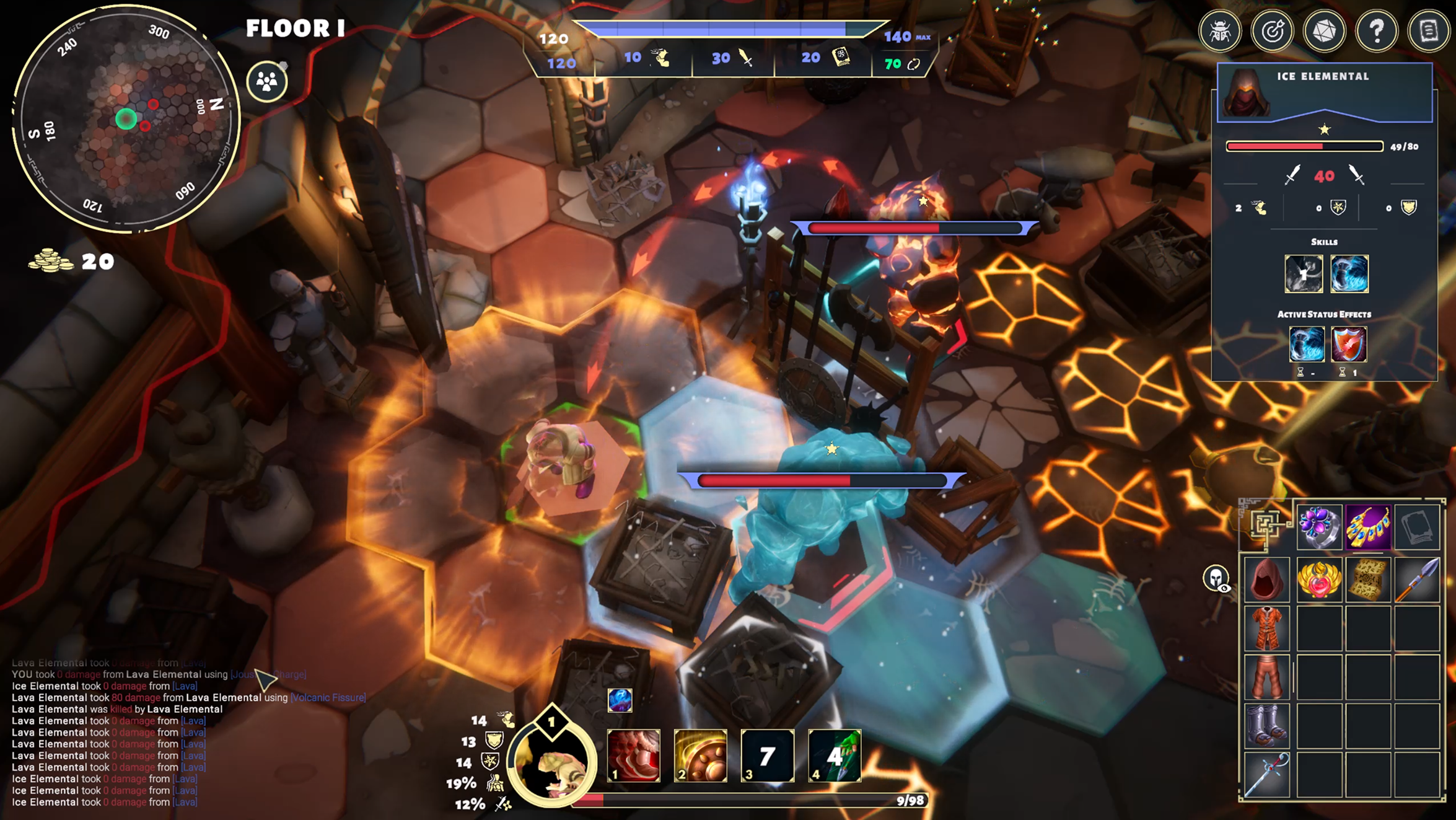Viewport: 1456px width, 820px height.
Task: Select the gold and blue necklace slot
Action: click(x=1368, y=527)
